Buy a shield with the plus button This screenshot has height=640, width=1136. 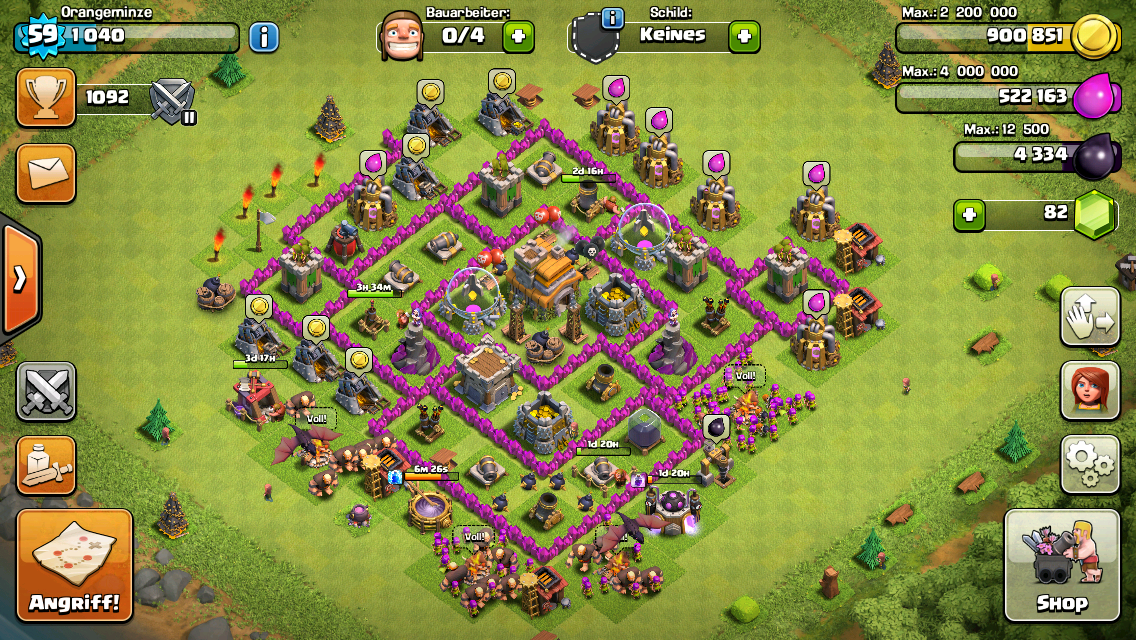(x=743, y=37)
